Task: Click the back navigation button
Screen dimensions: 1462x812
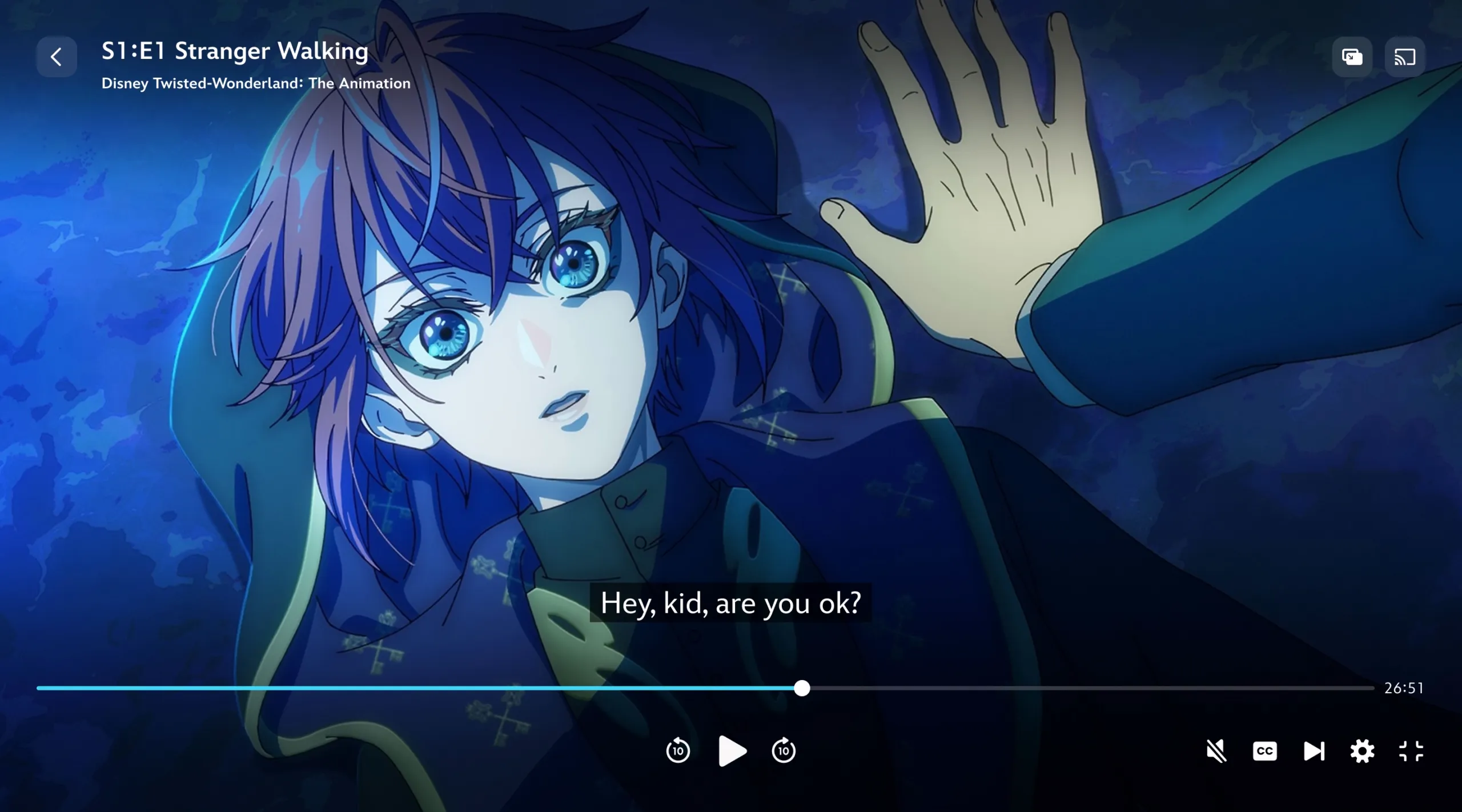Action: (x=57, y=57)
